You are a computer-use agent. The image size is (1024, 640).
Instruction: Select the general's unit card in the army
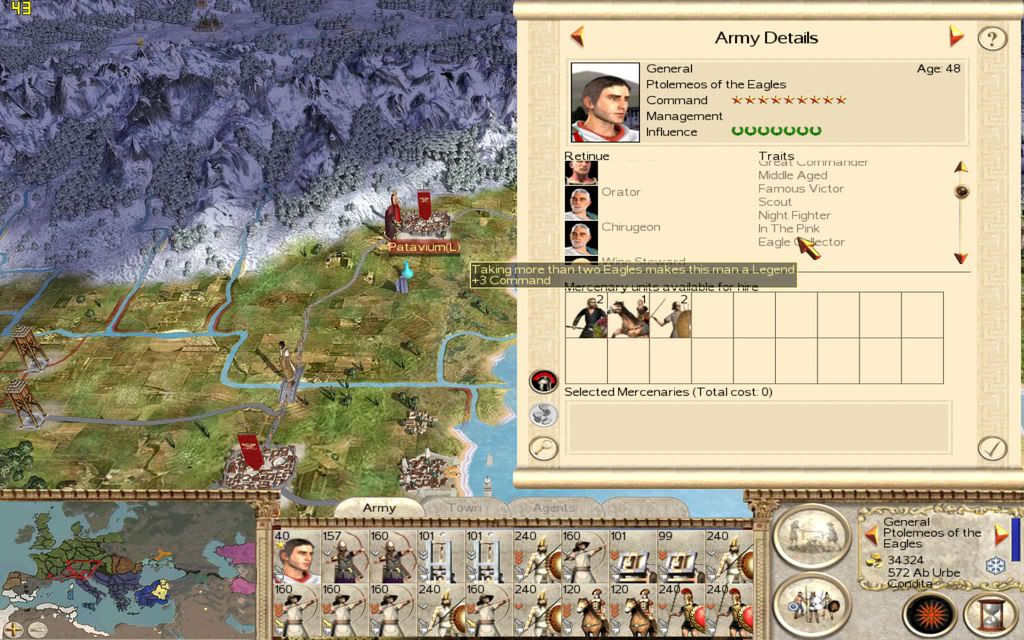297,557
